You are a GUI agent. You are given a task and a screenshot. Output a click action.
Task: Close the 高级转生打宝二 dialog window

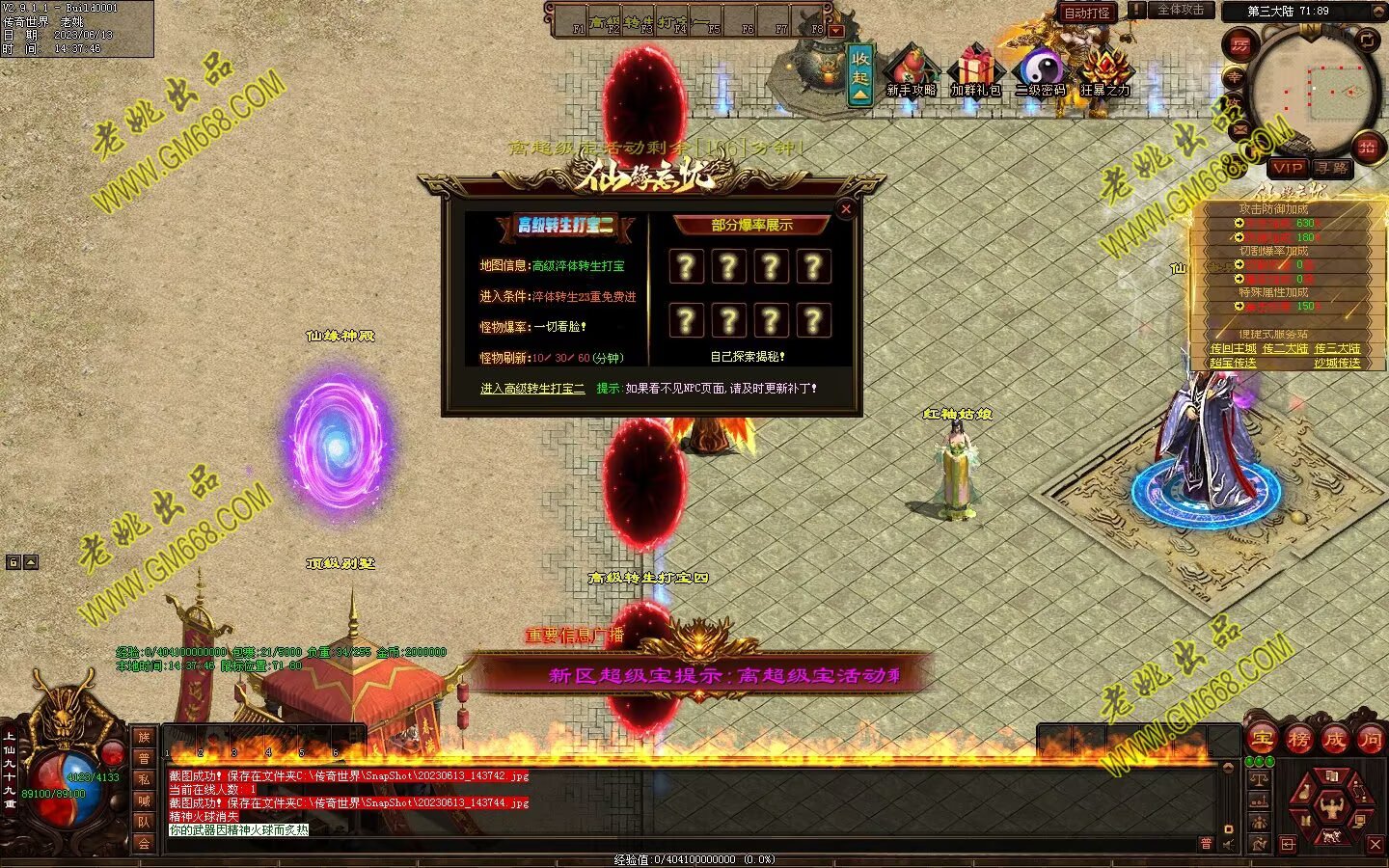pyautogui.click(x=846, y=208)
